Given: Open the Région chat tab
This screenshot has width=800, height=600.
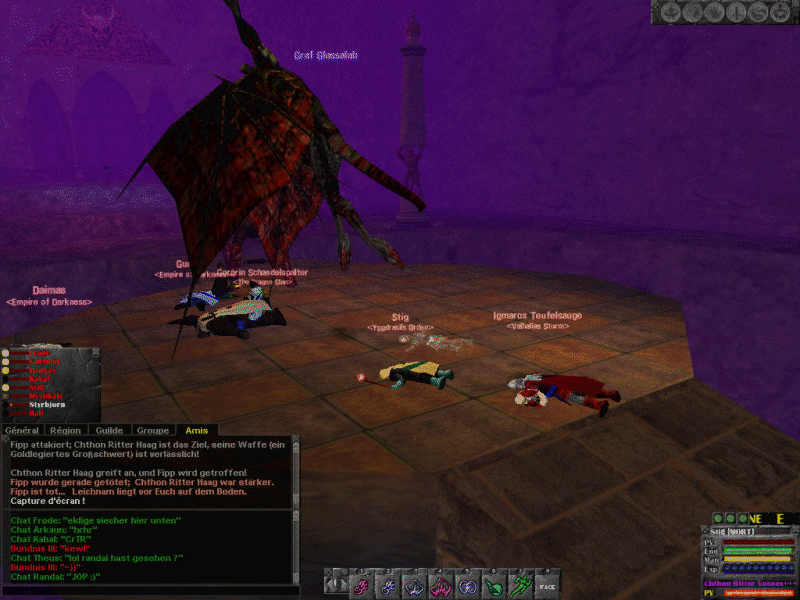Looking at the screenshot, I should pyautogui.click(x=66, y=430).
